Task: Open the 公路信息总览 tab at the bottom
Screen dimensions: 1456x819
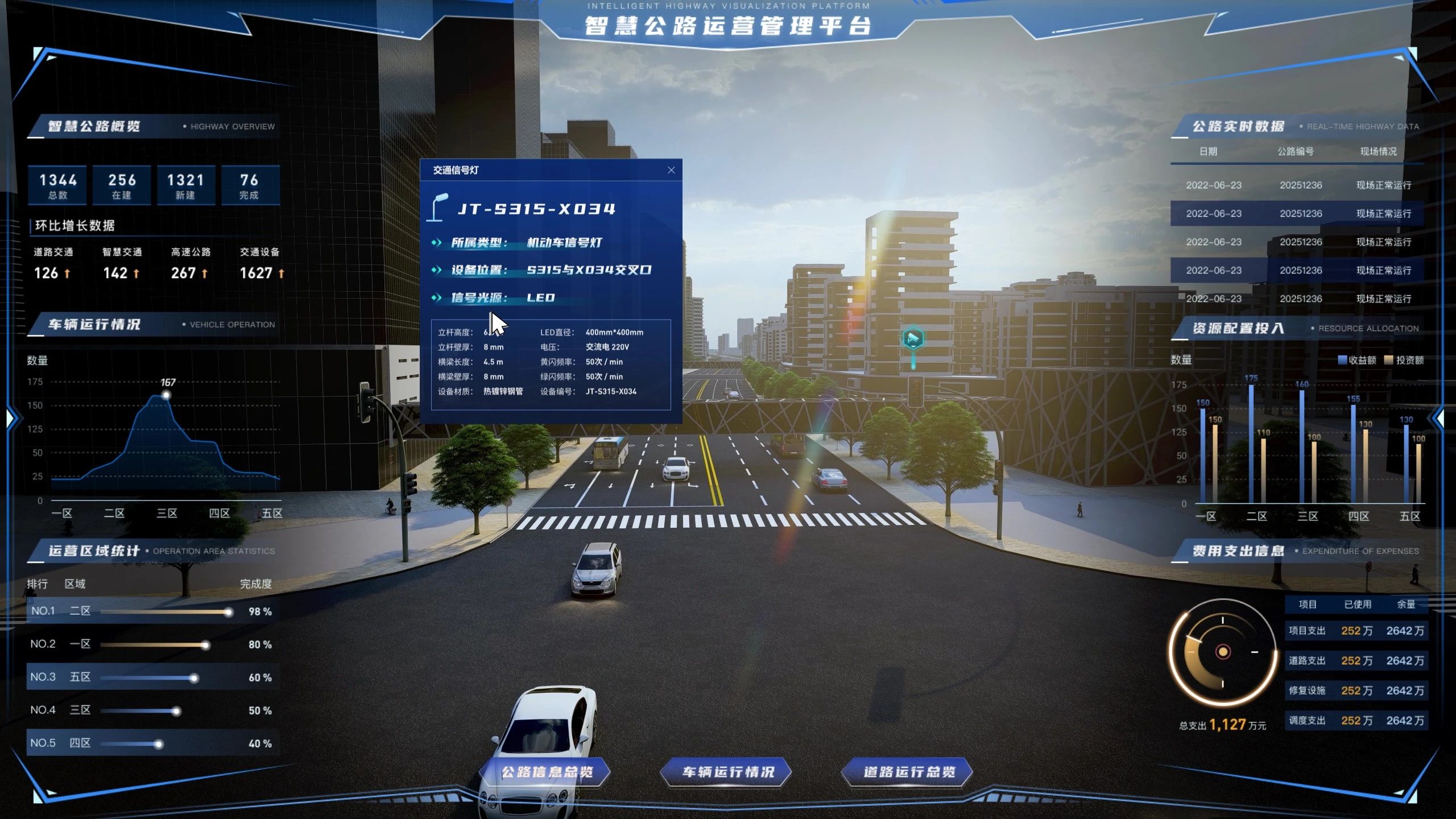Action: (548, 772)
